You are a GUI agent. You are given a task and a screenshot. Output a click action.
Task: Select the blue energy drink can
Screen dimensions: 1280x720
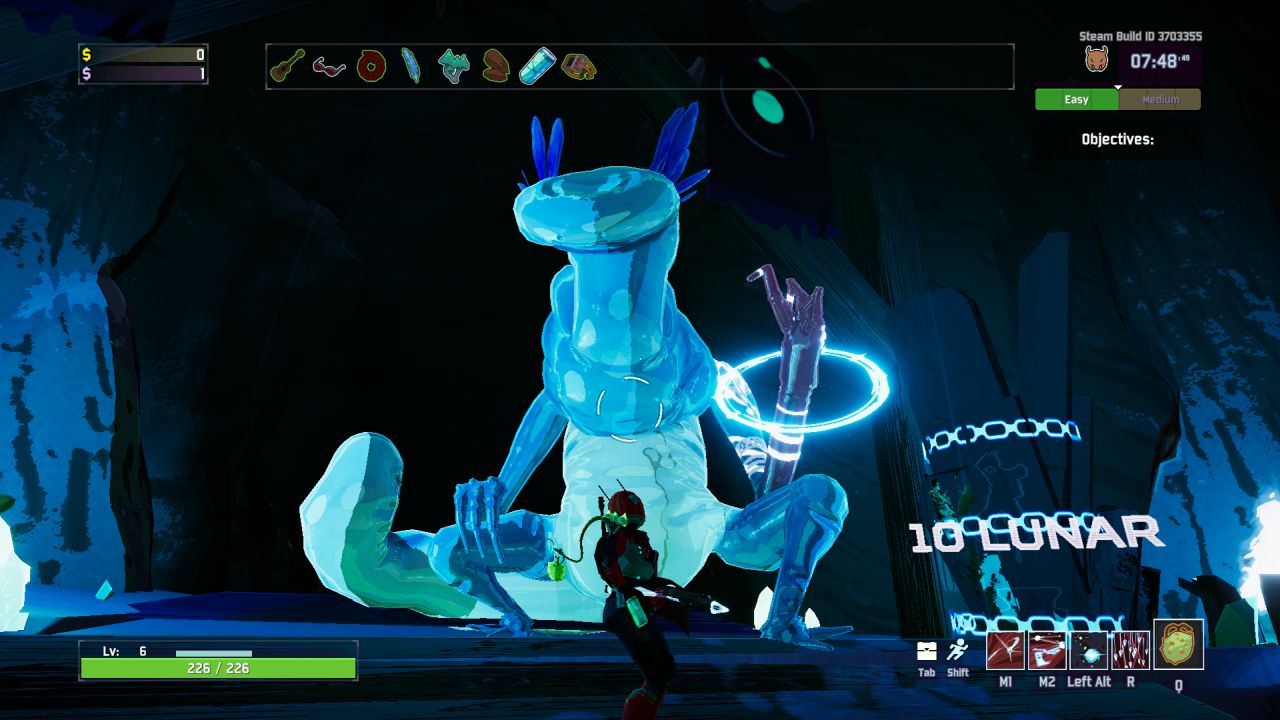537,67
